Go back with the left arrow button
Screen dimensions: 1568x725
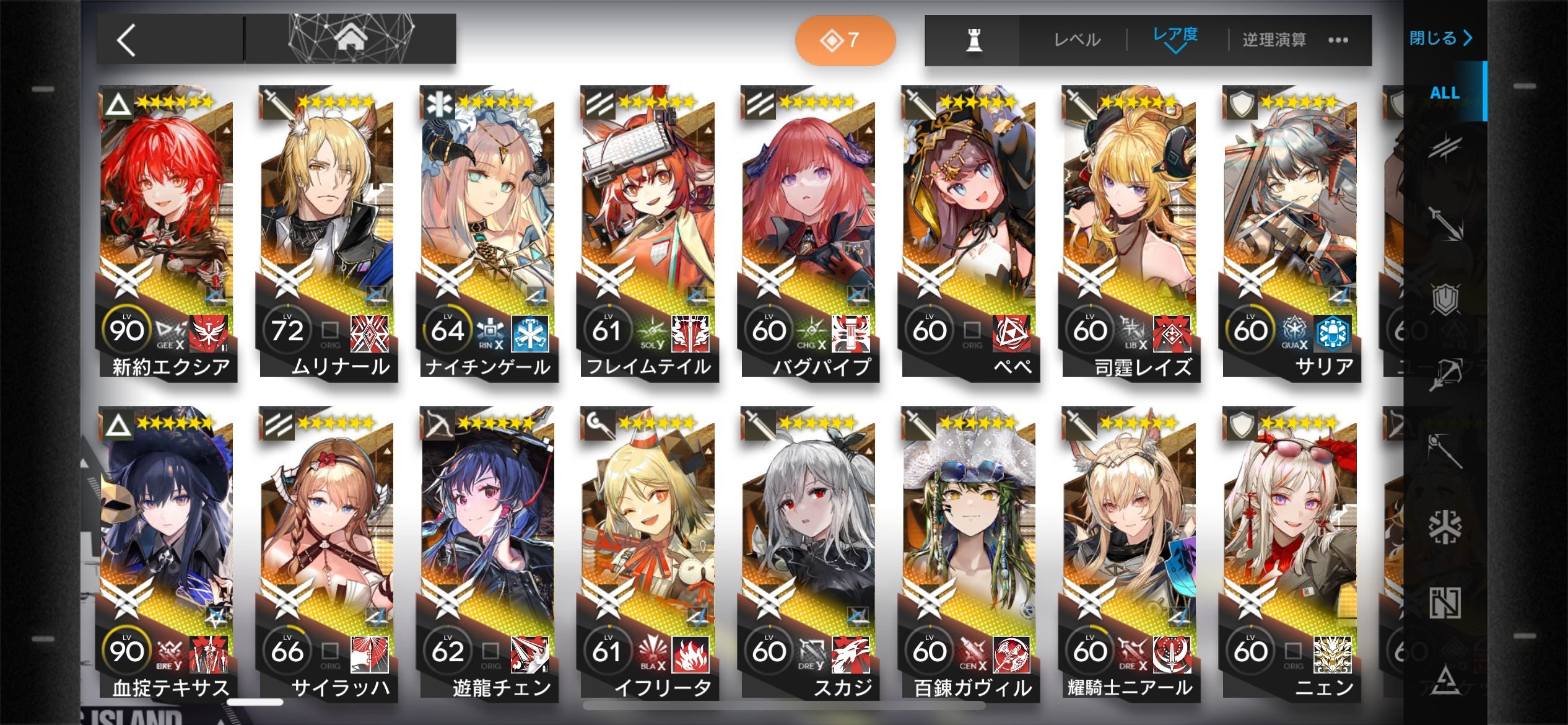[127, 41]
